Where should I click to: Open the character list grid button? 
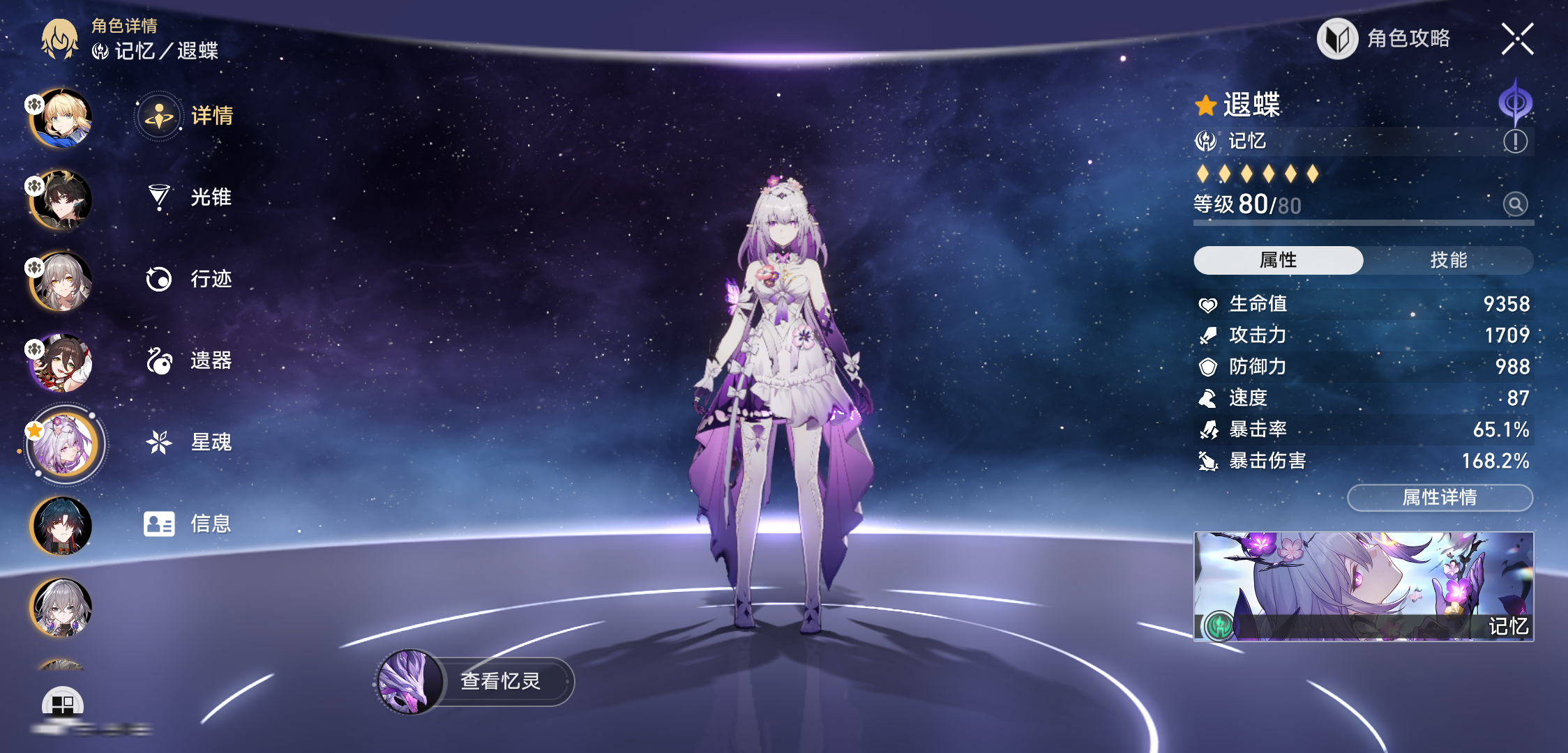pyautogui.click(x=62, y=704)
